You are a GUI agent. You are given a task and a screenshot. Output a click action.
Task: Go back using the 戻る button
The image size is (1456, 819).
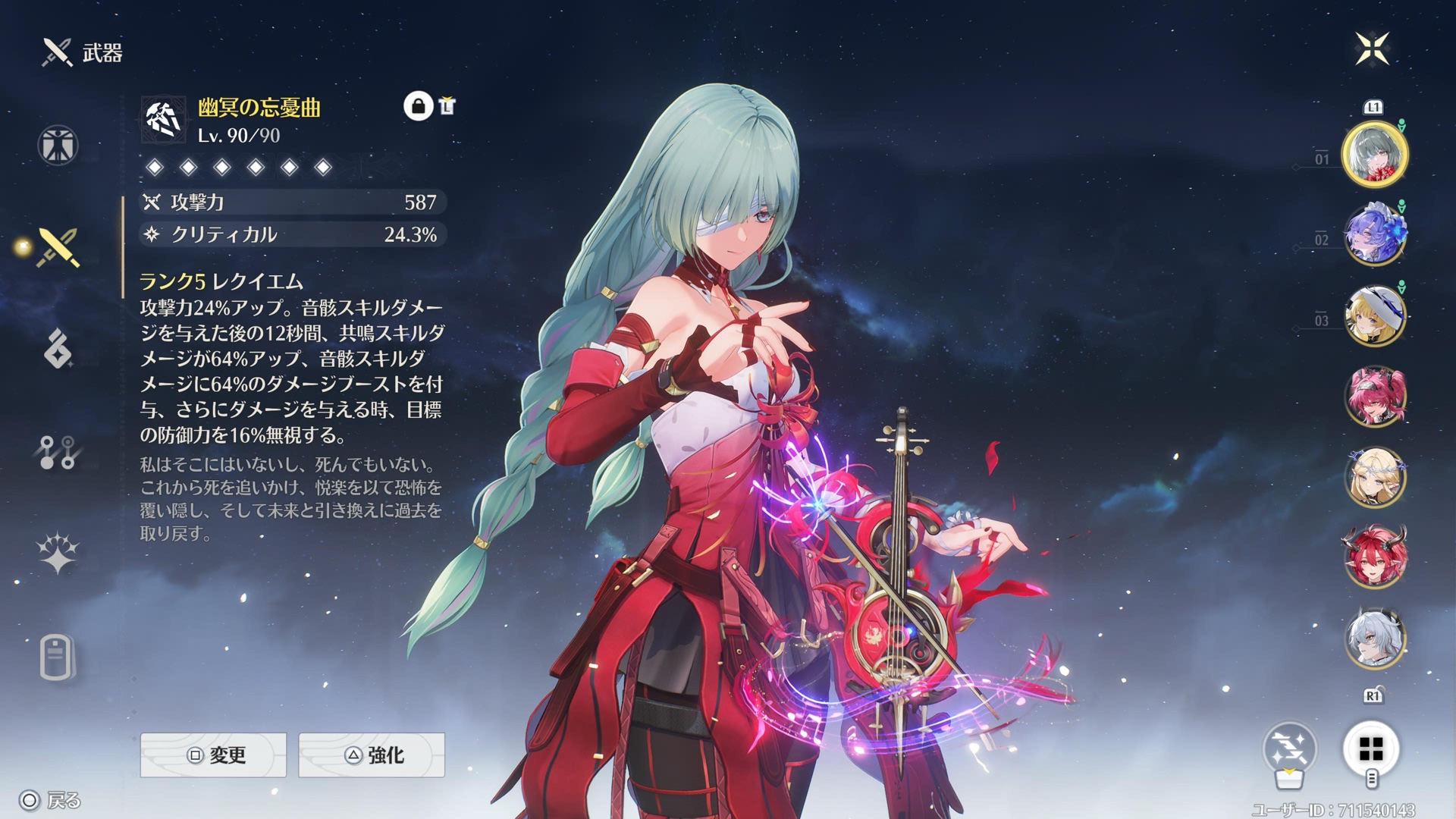click(52, 800)
